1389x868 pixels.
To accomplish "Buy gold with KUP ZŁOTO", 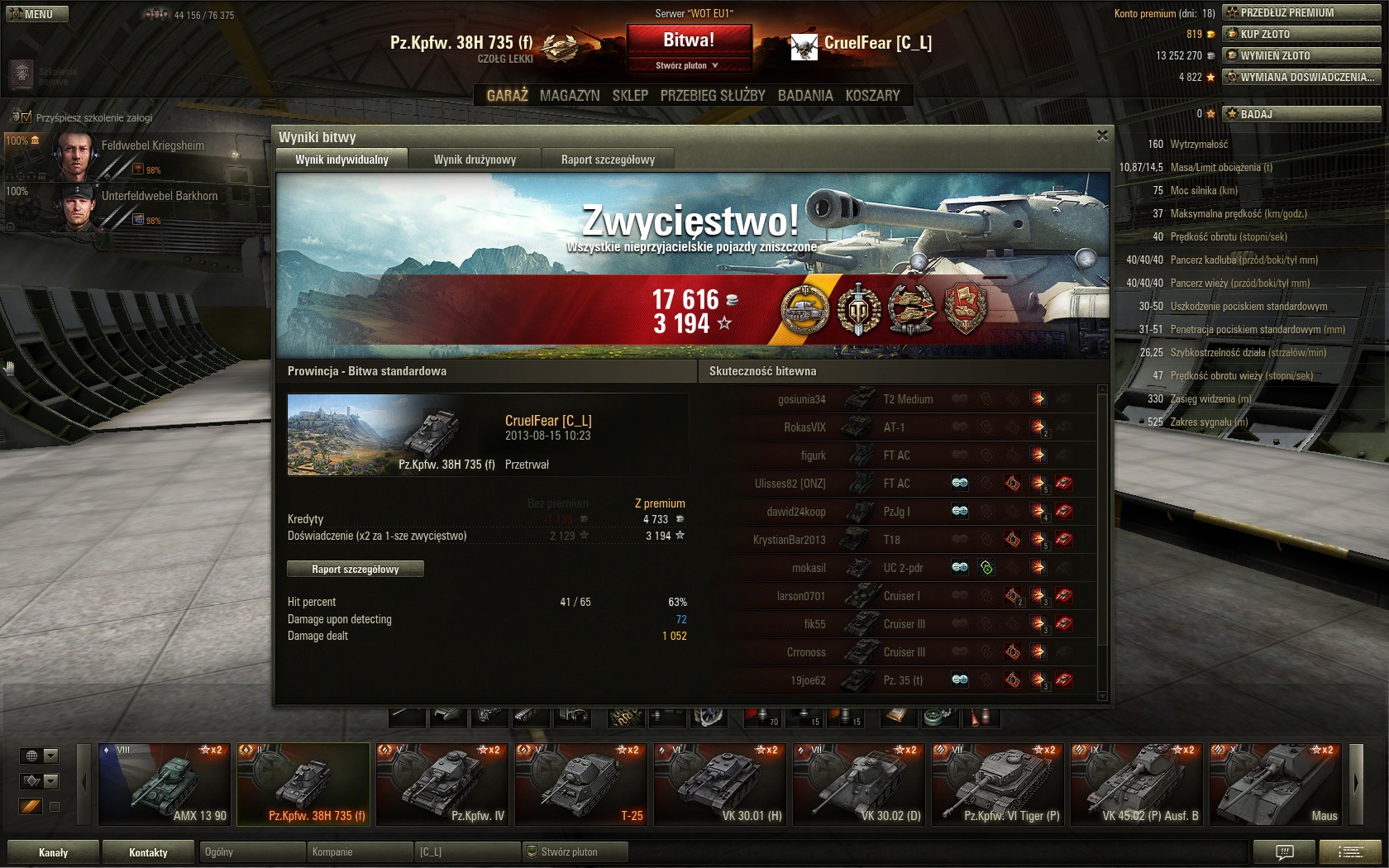I will 1301,34.
